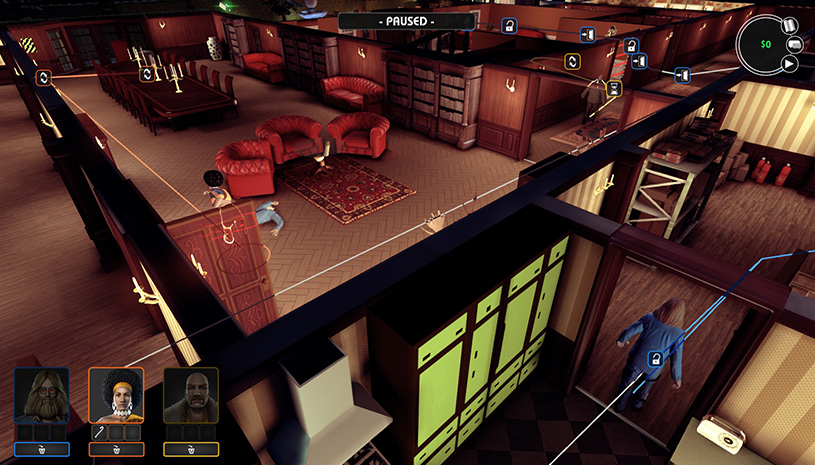Screen dimensions: 815x465
Task: Open the blue-bordered loot bag button
Action: click(41, 450)
